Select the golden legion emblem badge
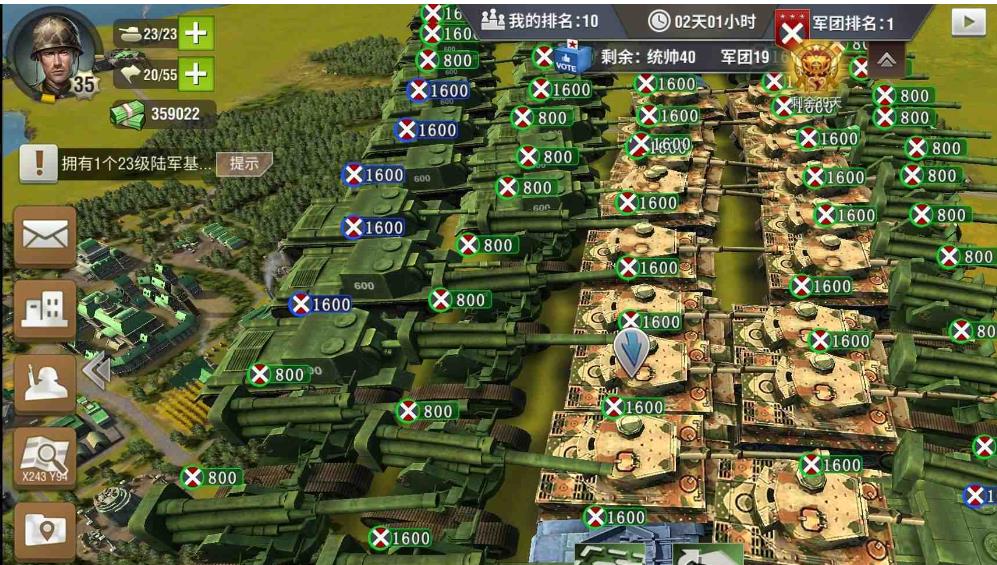The width and height of the screenshot is (997, 565). (x=815, y=72)
